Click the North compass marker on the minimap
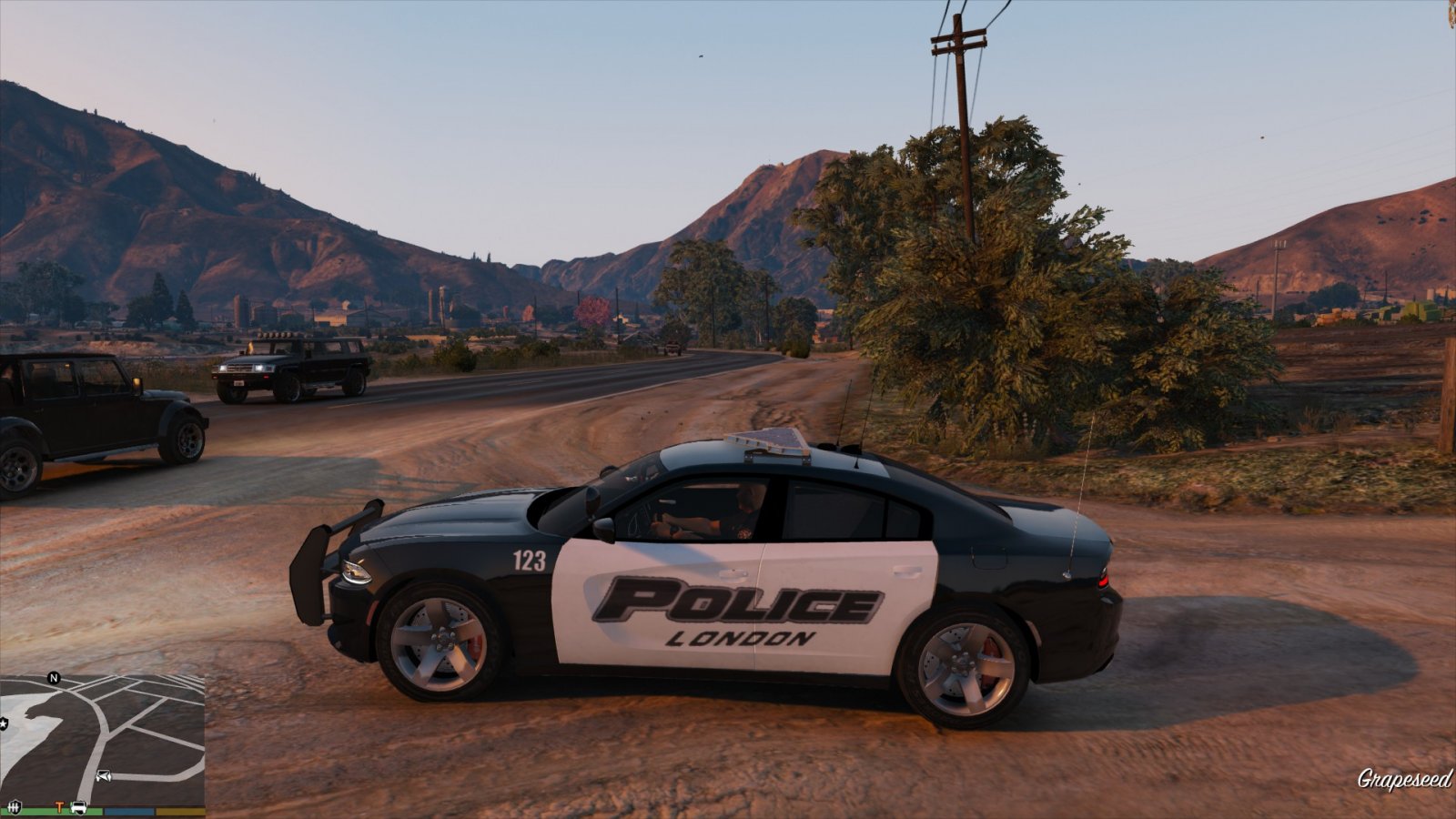Image resolution: width=1456 pixels, height=819 pixels. pos(54,678)
